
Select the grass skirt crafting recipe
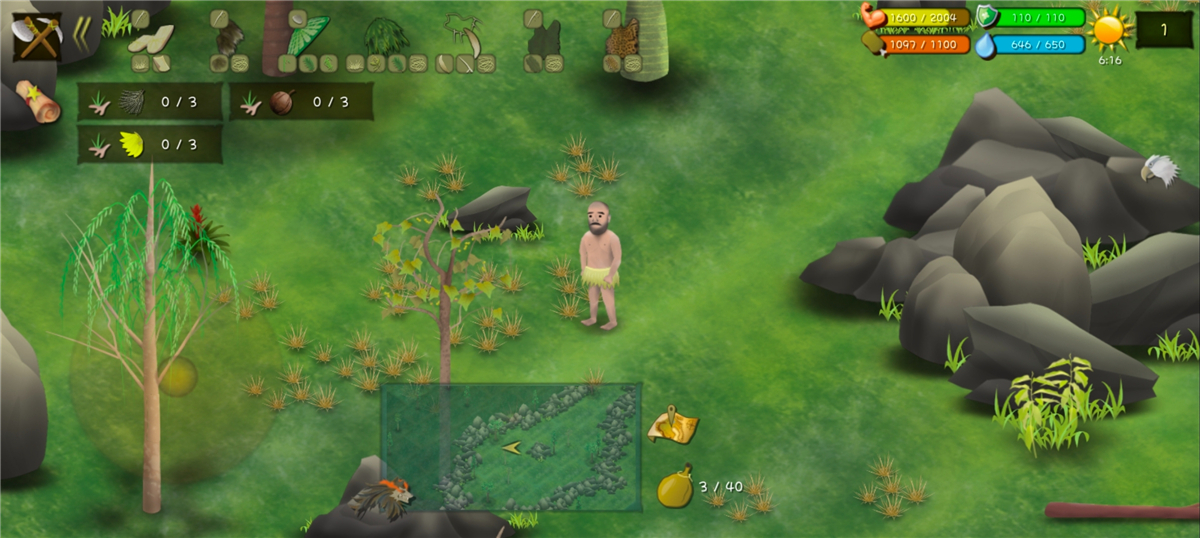point(386,37)
